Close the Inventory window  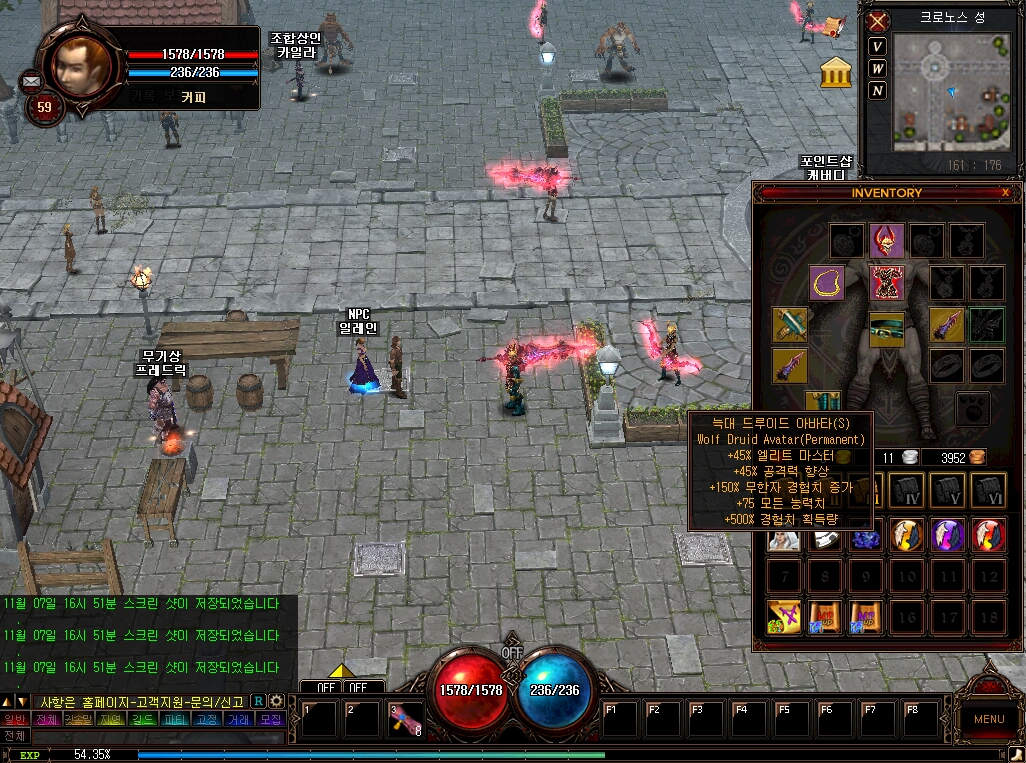tap(1005, 192)
